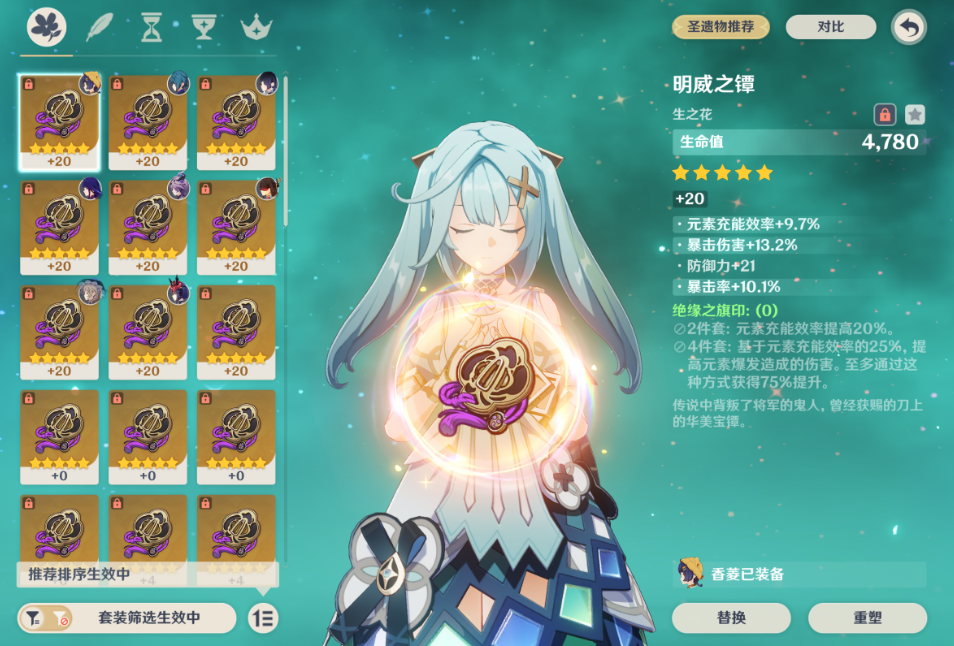The image size is (954, 646).
Task: Switch to the goblet artifact tab
Action: pos(204,28)
